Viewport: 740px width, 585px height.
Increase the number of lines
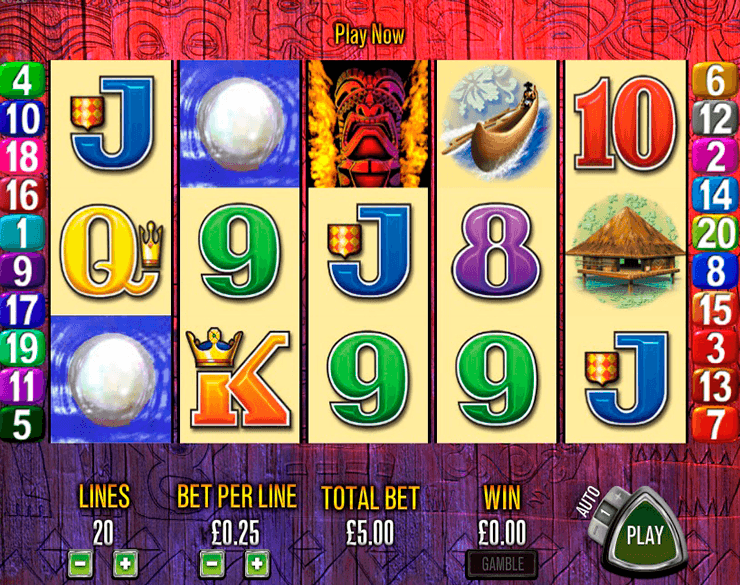124,563
